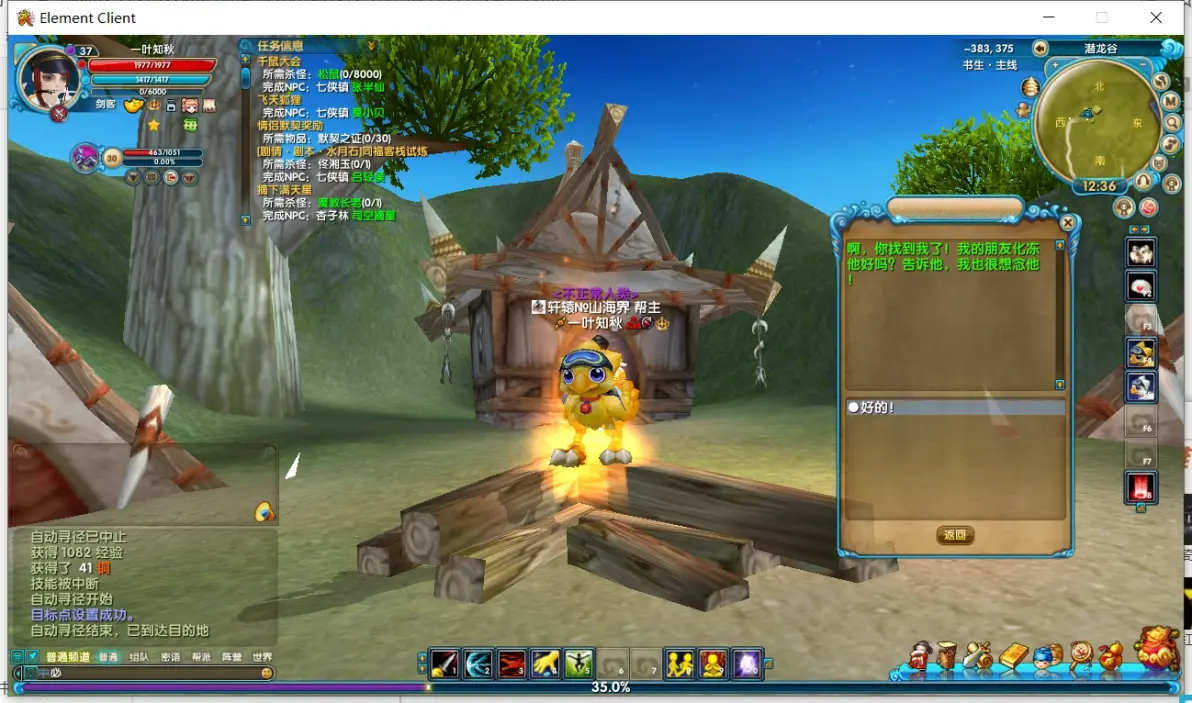Click the 返回 button in the dialogue panel
The height and width of the screenshot is (703, 1192).
point(955,535)
